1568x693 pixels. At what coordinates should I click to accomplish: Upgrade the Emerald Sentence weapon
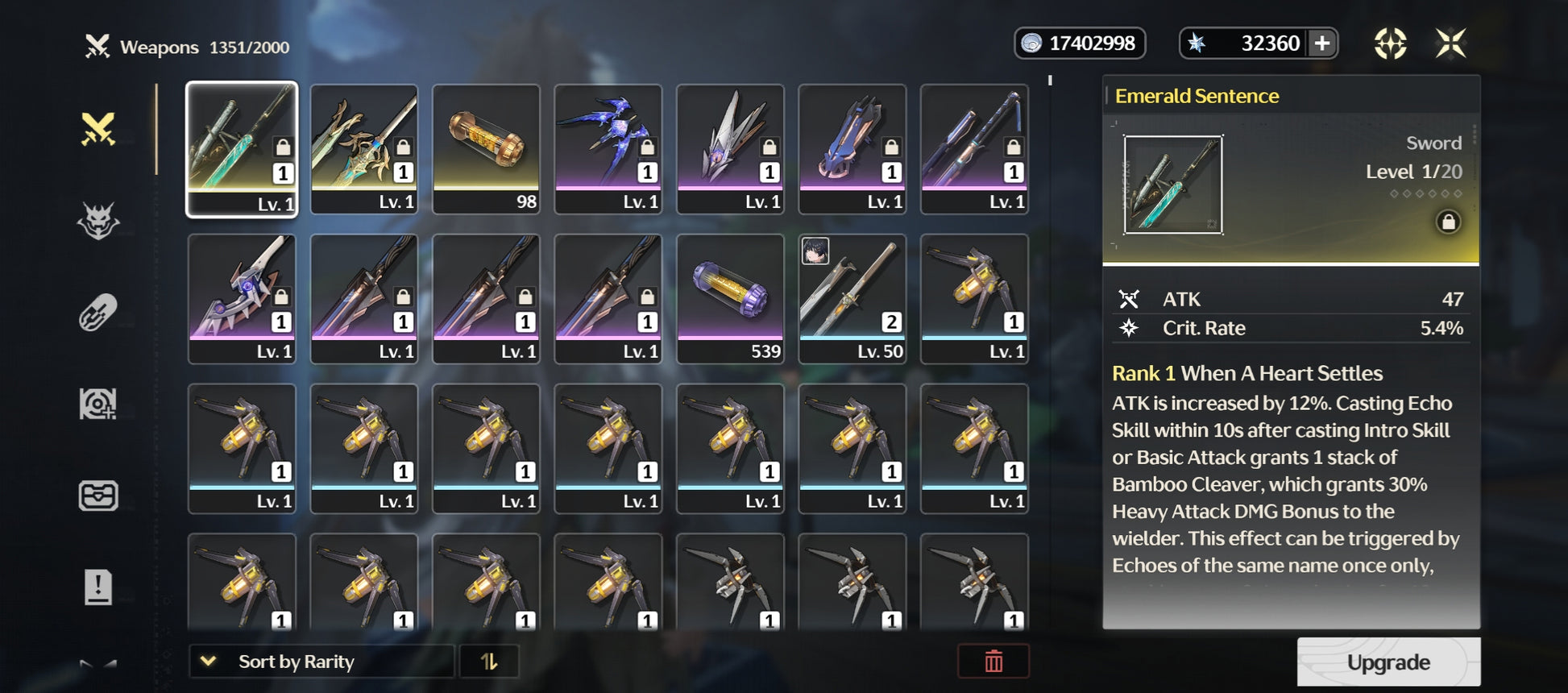click(1388, 662)
